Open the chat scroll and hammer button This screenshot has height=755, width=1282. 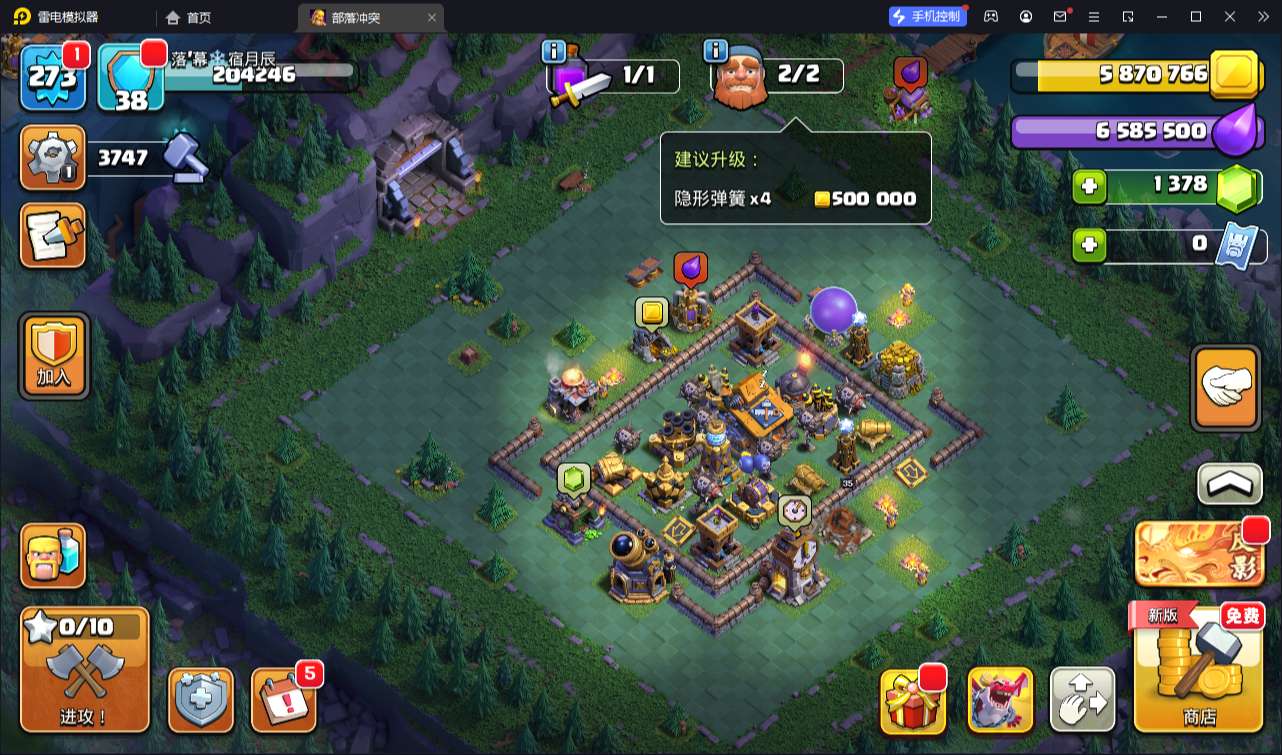coord(52,236)
